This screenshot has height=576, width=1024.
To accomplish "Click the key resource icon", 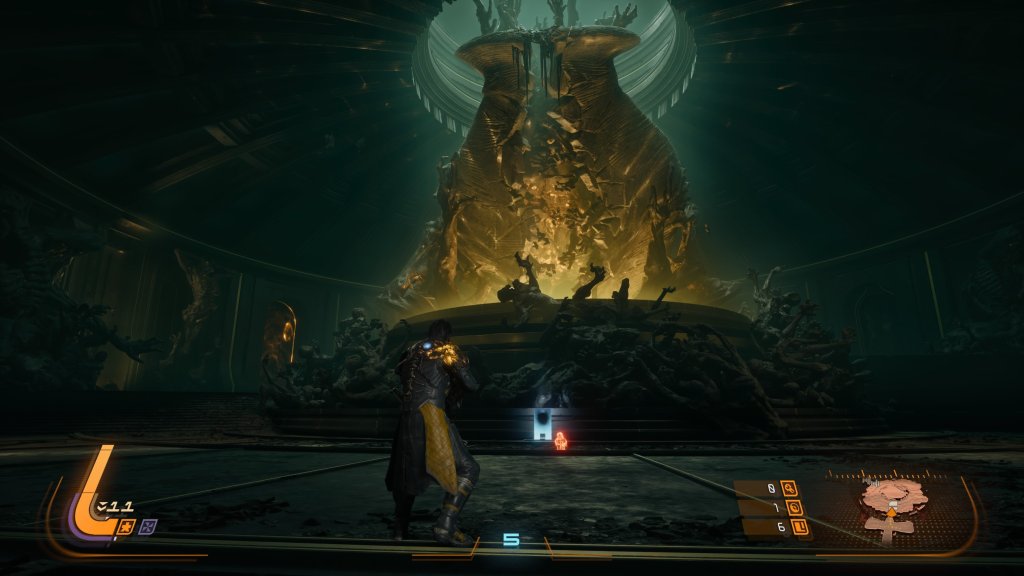I will 789,489.
